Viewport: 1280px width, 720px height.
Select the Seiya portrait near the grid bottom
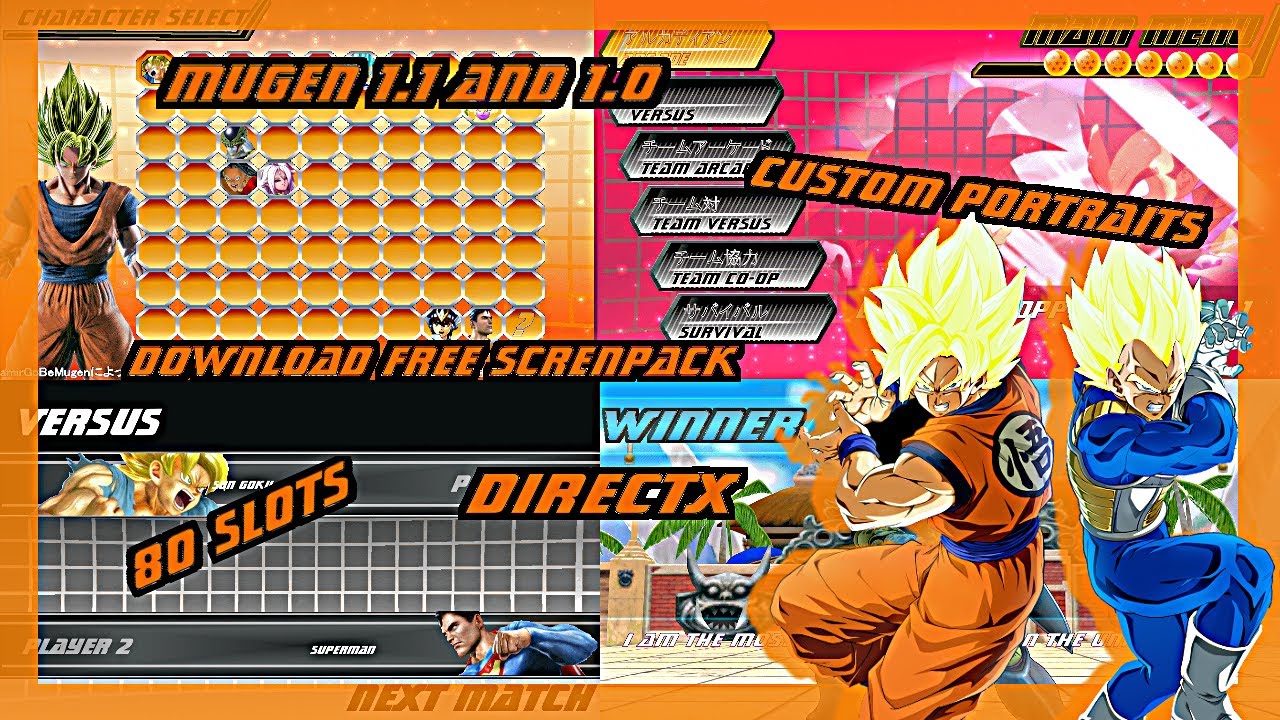click(x=442, y=322)
